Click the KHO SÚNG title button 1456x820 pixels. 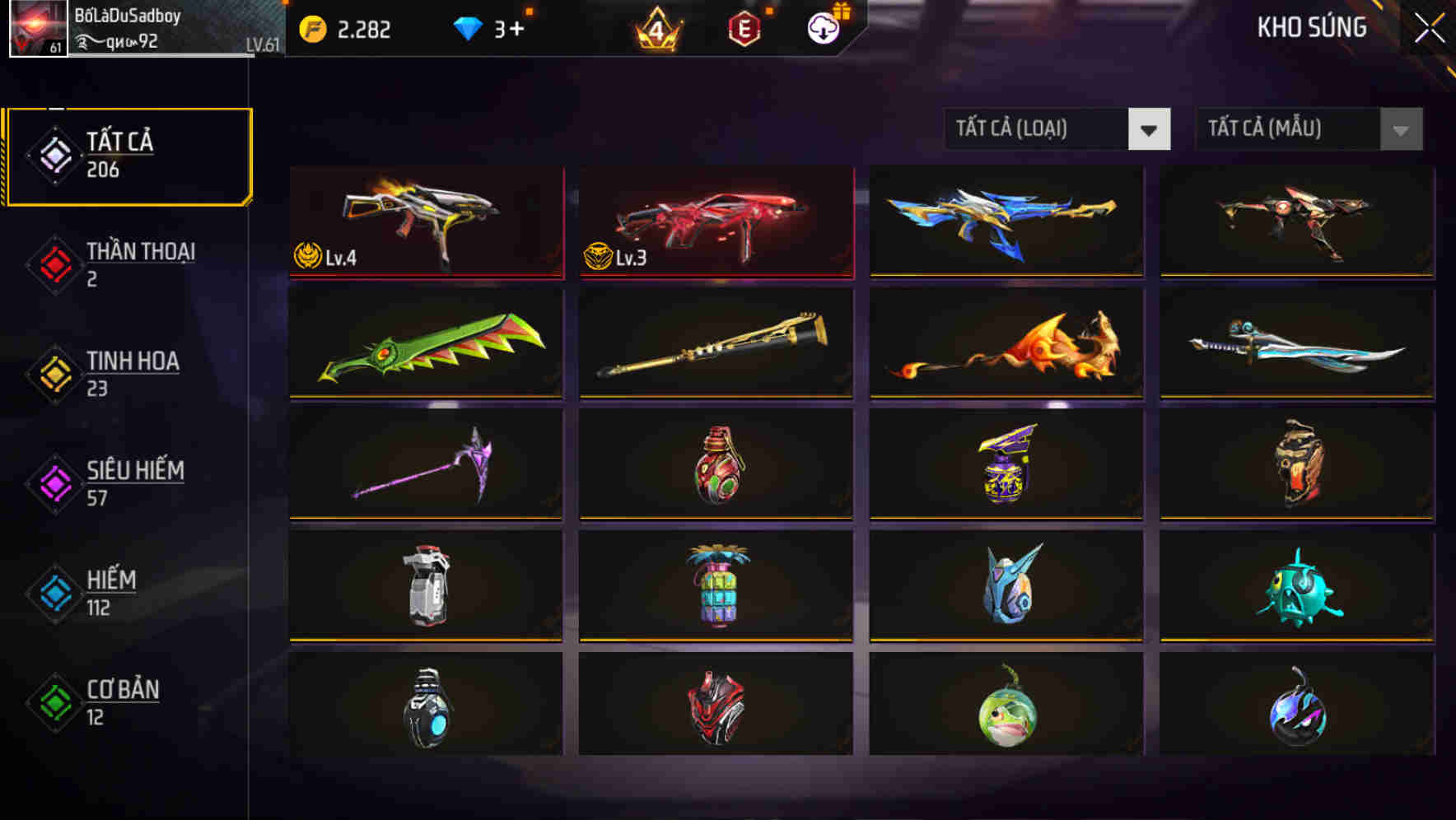[1310, 27]
